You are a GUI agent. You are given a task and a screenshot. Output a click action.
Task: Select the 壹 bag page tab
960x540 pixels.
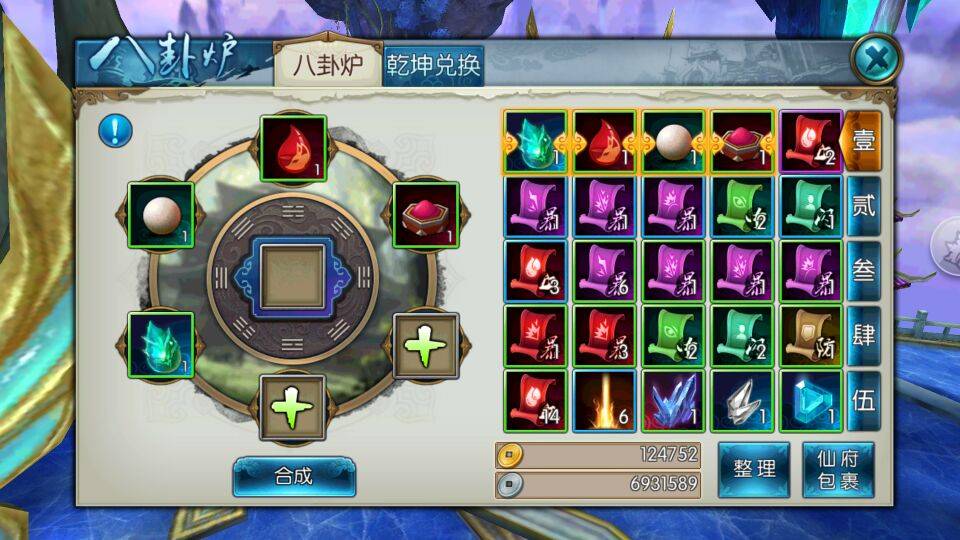(863, 142)
